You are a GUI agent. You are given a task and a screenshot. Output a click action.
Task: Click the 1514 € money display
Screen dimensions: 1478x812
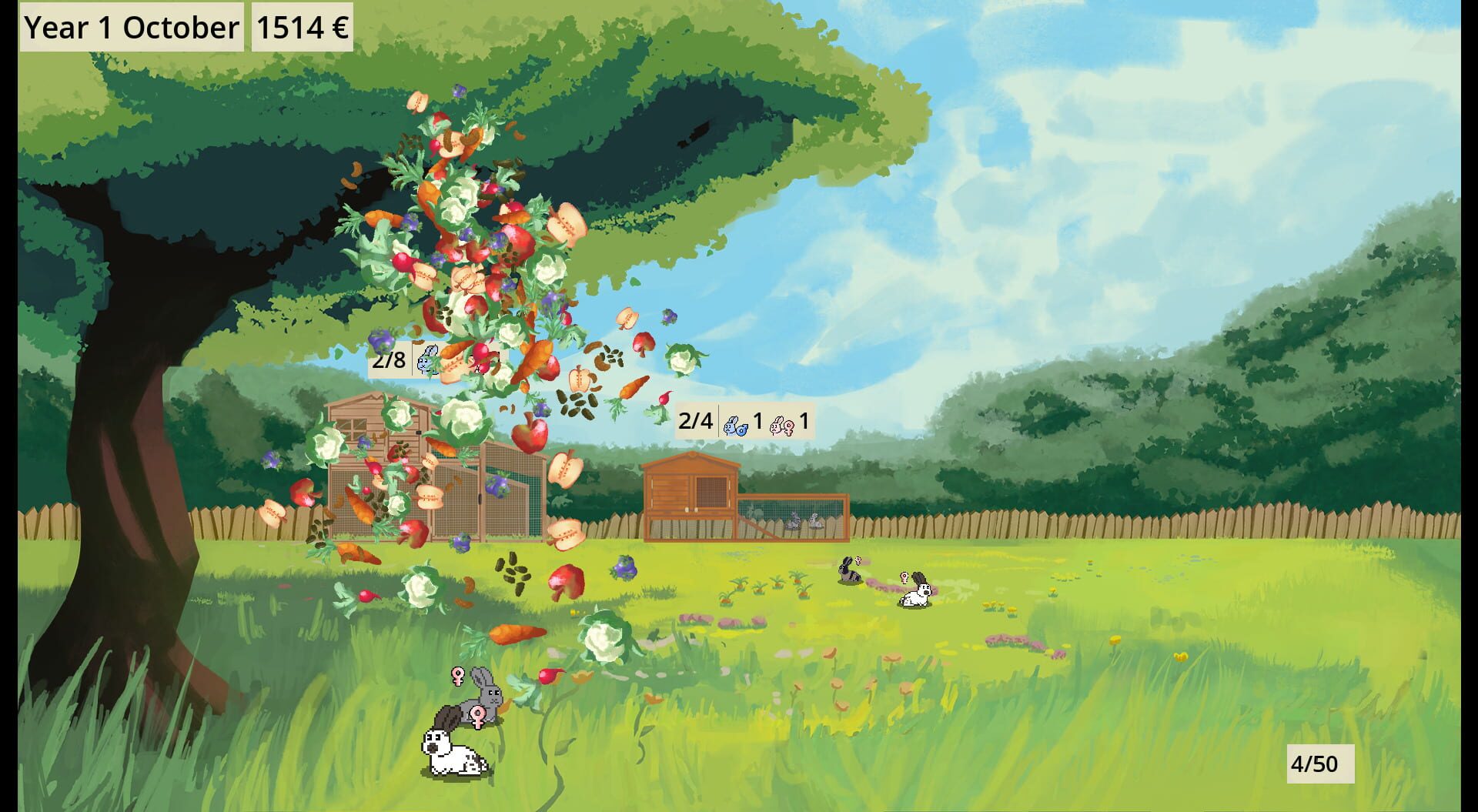click(x=300, y=28)
